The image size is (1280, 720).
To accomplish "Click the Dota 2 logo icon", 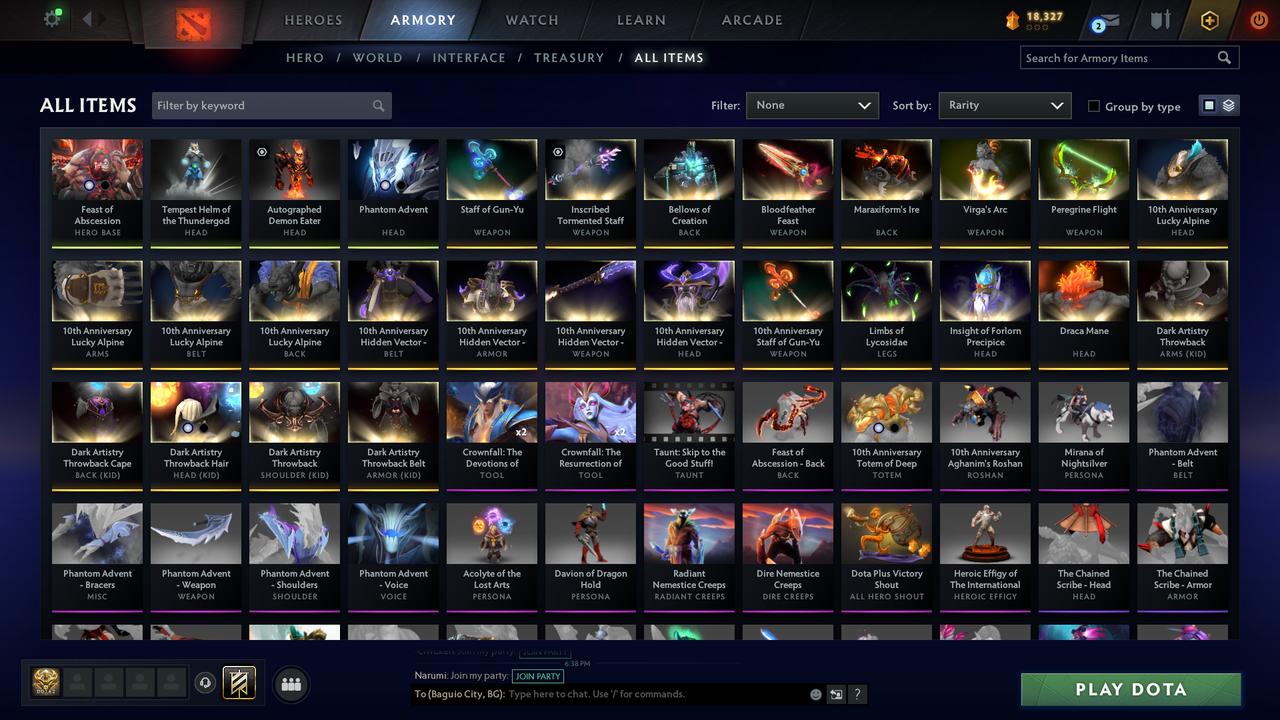I will (x=194, y=26).
